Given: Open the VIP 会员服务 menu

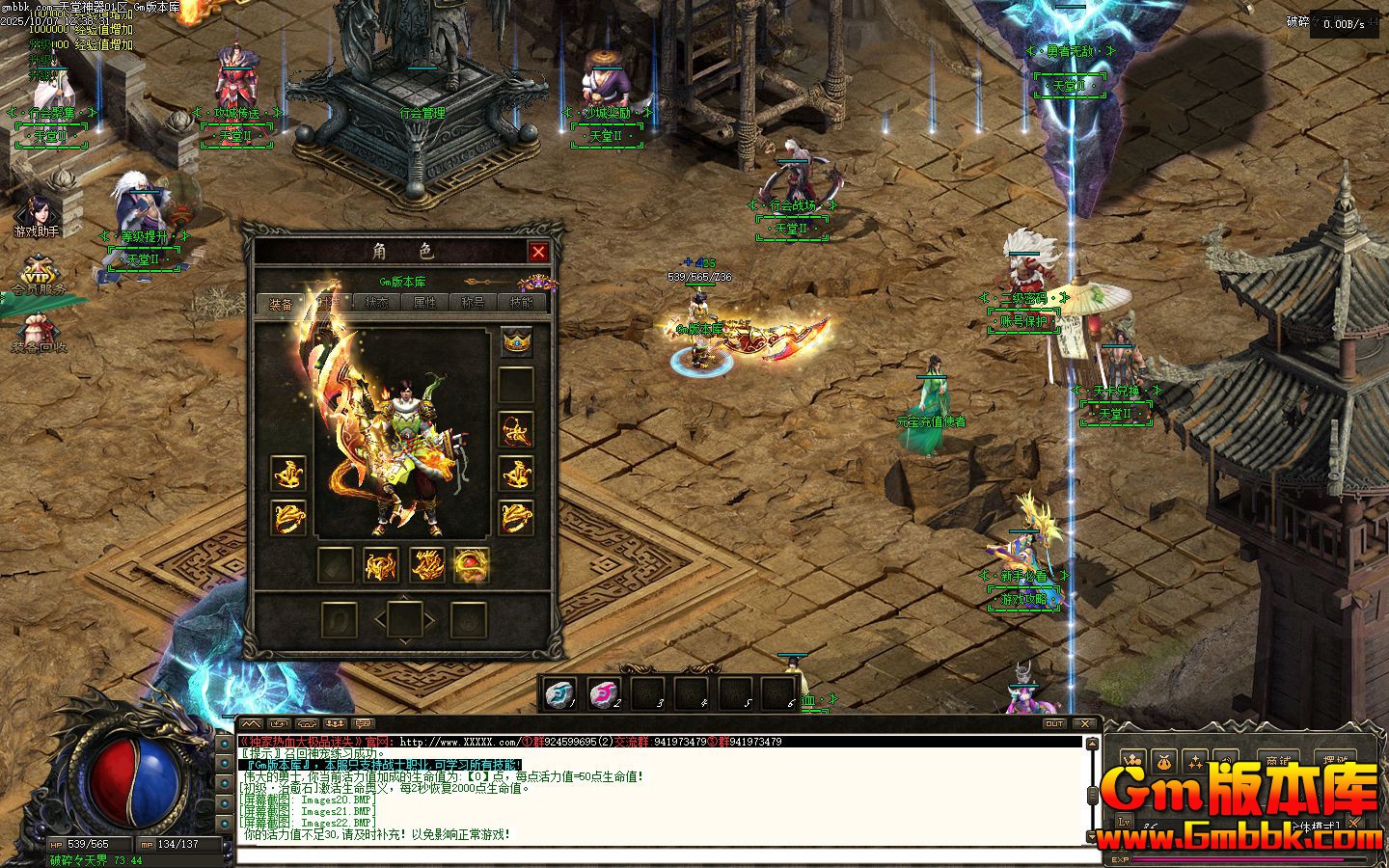Looking at the screenshot, I should tap(39, 275).
